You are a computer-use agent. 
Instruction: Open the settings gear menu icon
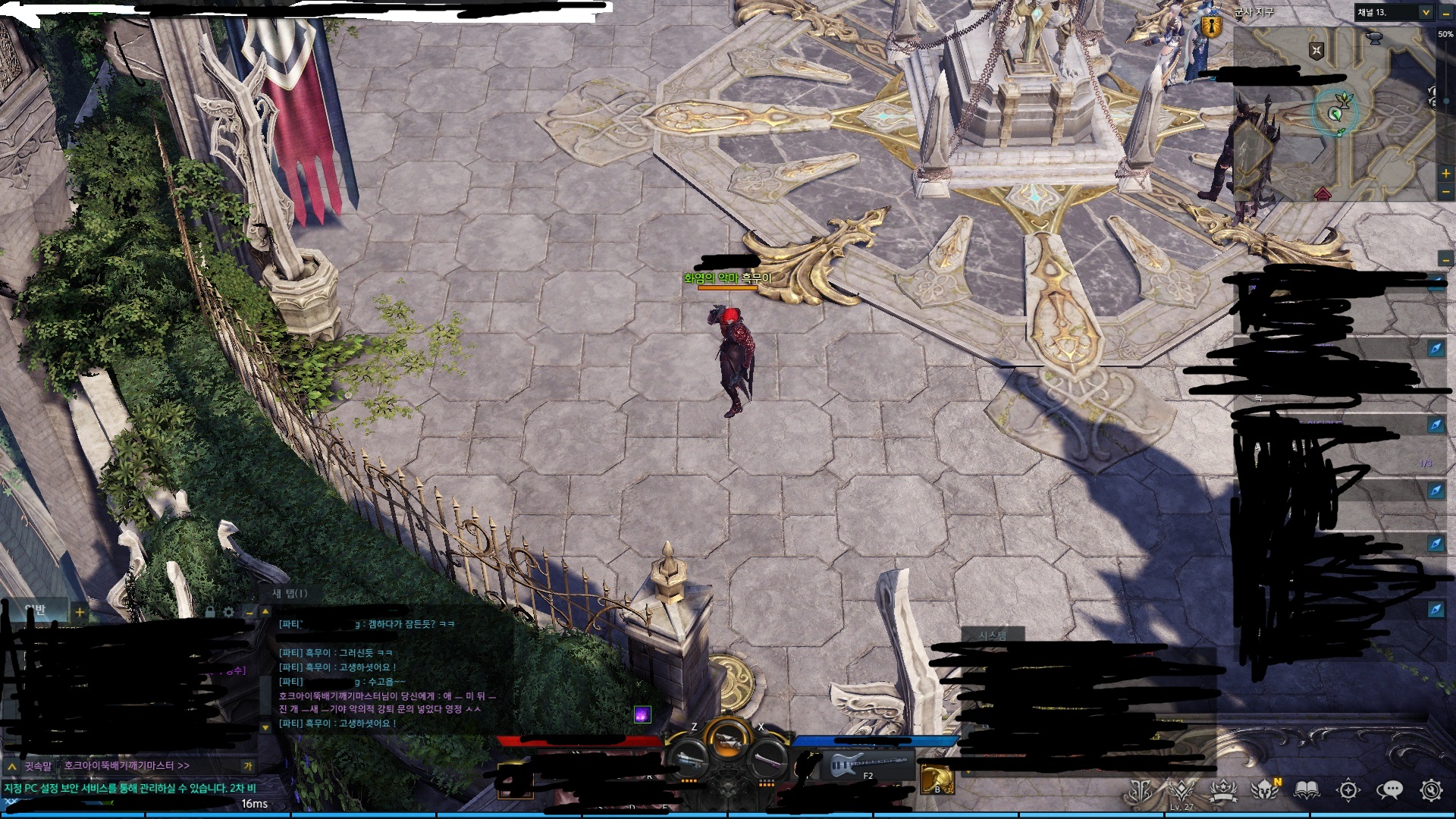coord(1431,790)
